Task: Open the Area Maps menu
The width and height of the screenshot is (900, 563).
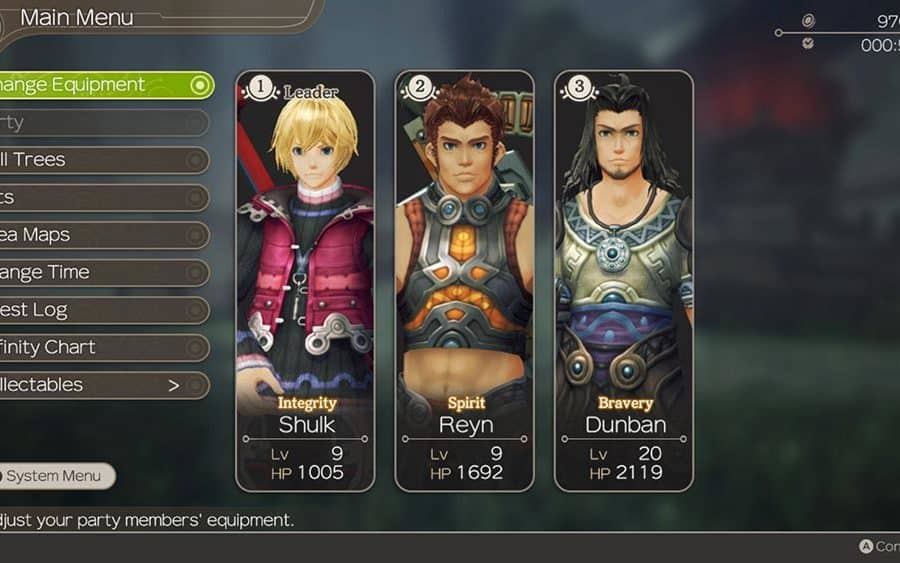Action: tap(100, 235)
